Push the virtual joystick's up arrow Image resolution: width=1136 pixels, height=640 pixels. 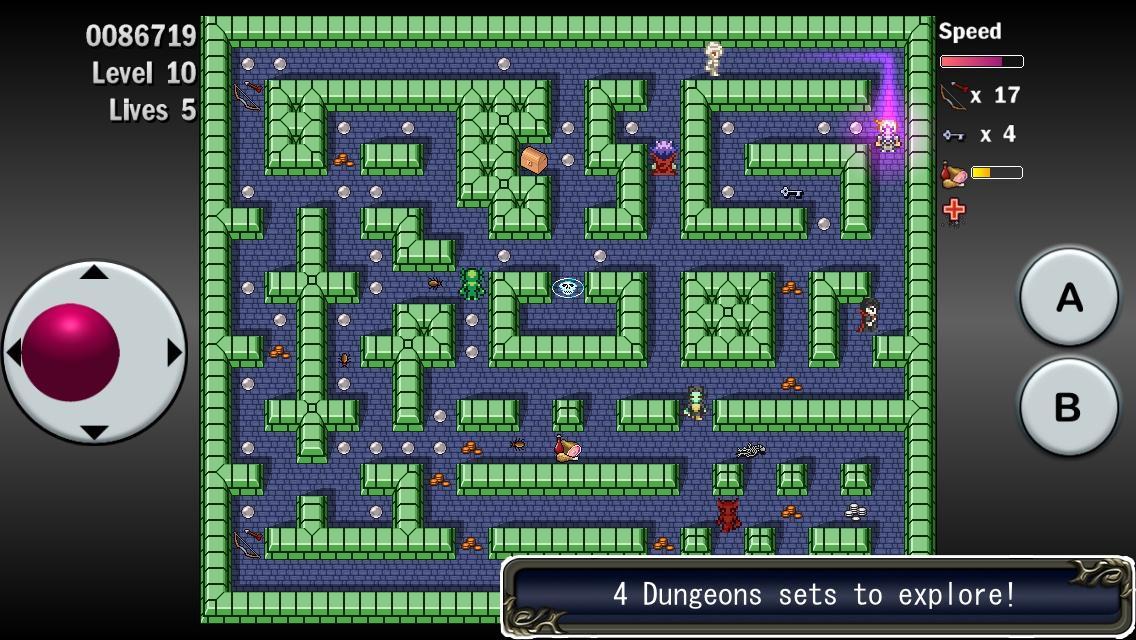click(x=94, y=272)
